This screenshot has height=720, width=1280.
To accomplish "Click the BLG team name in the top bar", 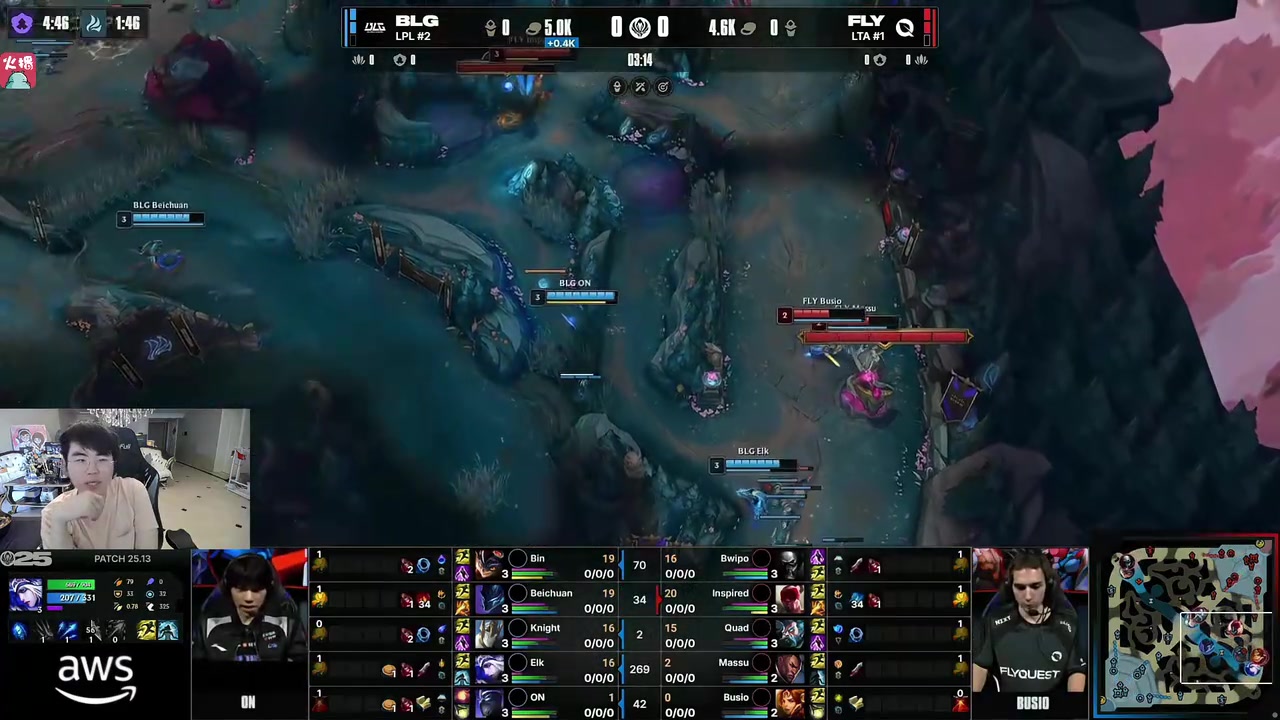I will coord(416,21).
